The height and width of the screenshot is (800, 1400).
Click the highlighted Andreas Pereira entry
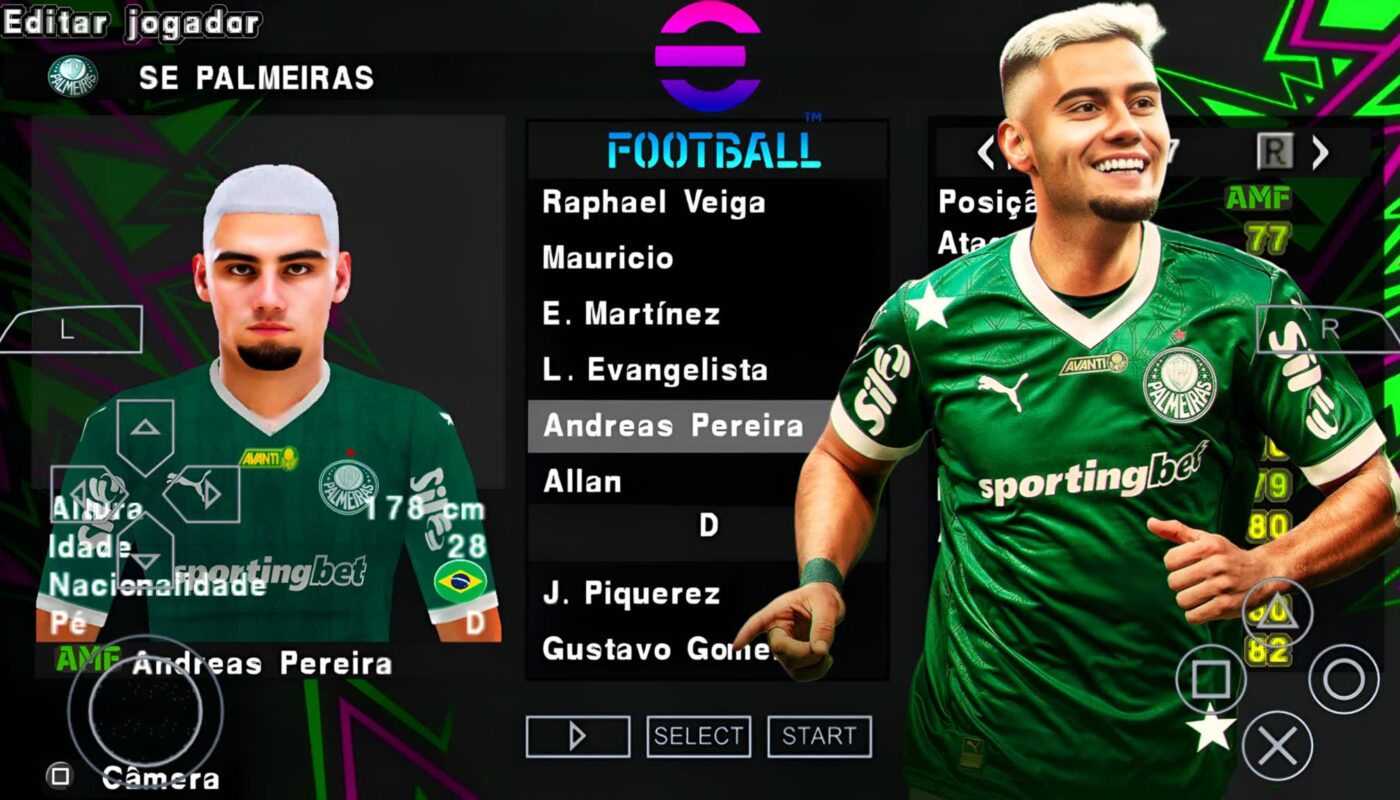[673, 427]
